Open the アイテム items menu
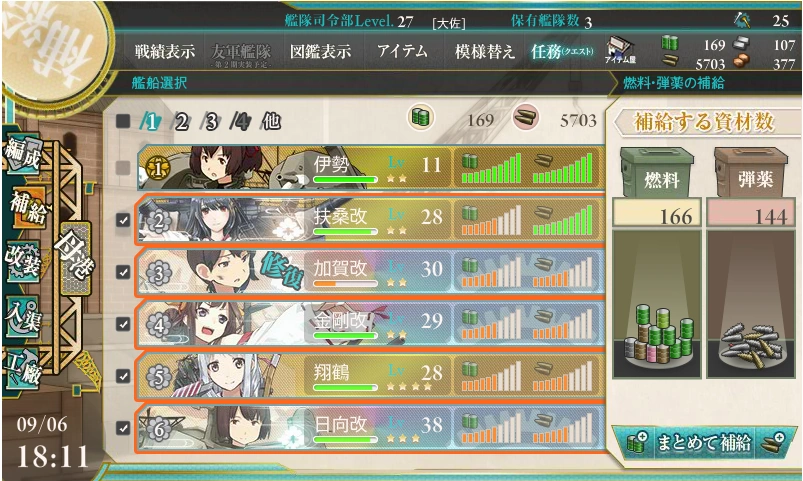The width and height of the screenshot is (803, 481). pos(402,52)
